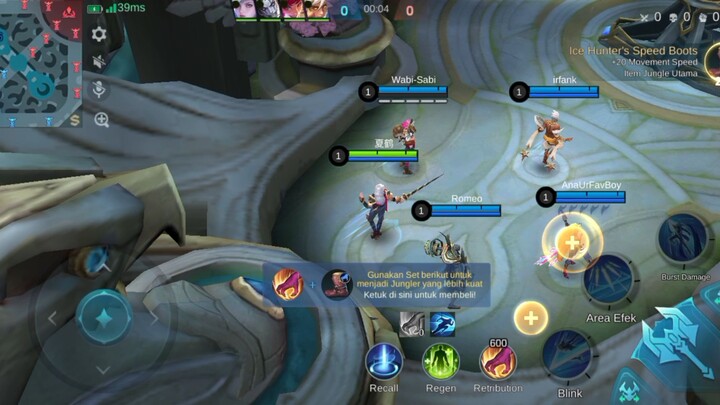Image resolution: width=720 pixels, height=405 pixels.
Task: Tap the gold dollar sign icon
Action: (x=76, y=120)
